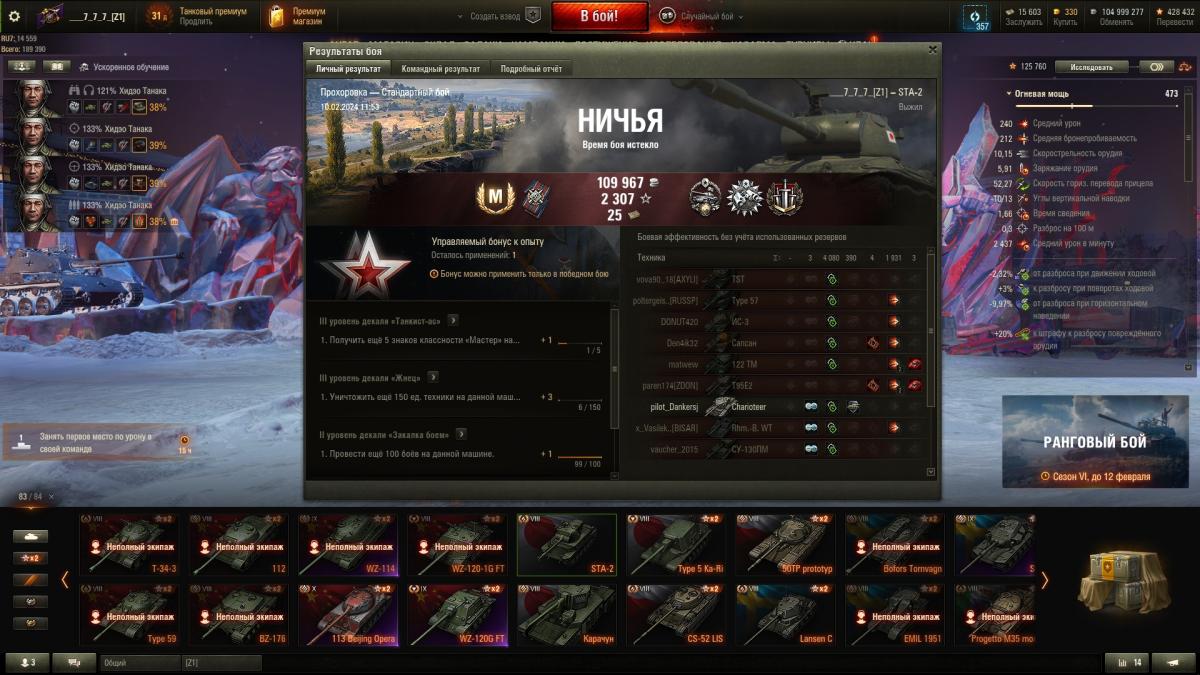Select the Type 5 Ka-Ri tank
Viewport: 1200px width, 675px height.
click(677, 544)
